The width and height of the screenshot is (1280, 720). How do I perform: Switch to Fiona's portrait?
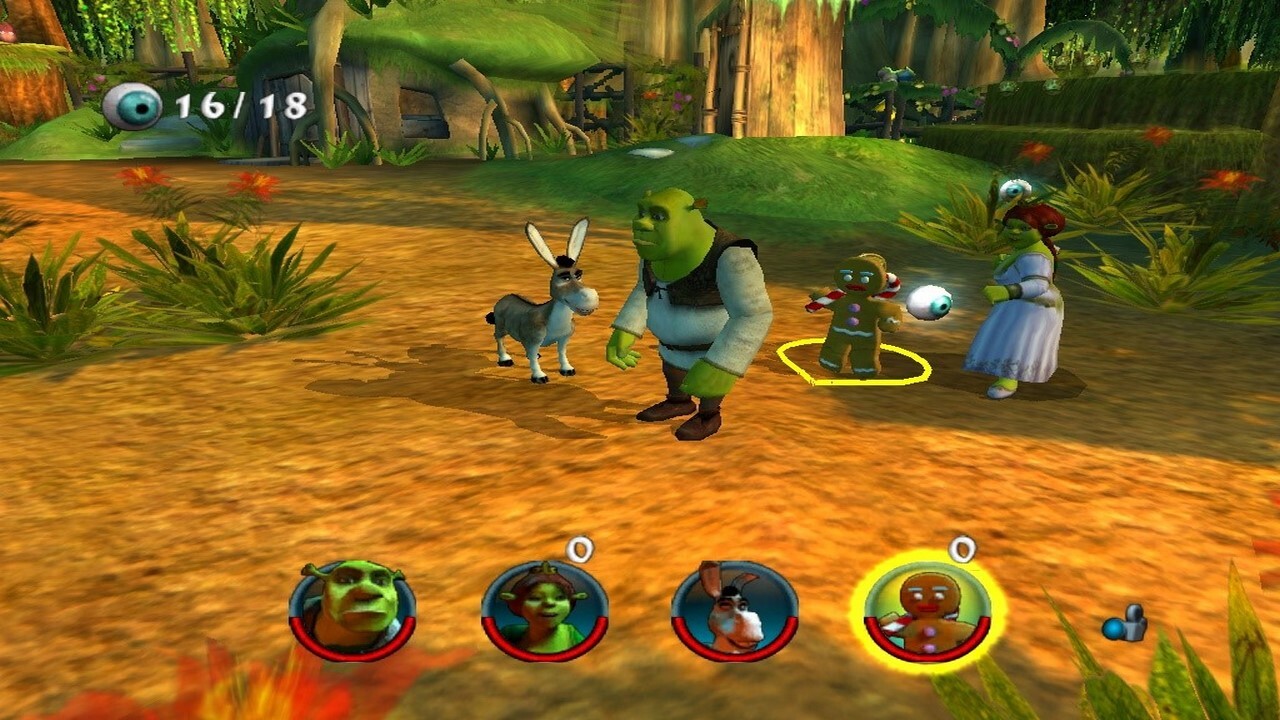[544, 610]
